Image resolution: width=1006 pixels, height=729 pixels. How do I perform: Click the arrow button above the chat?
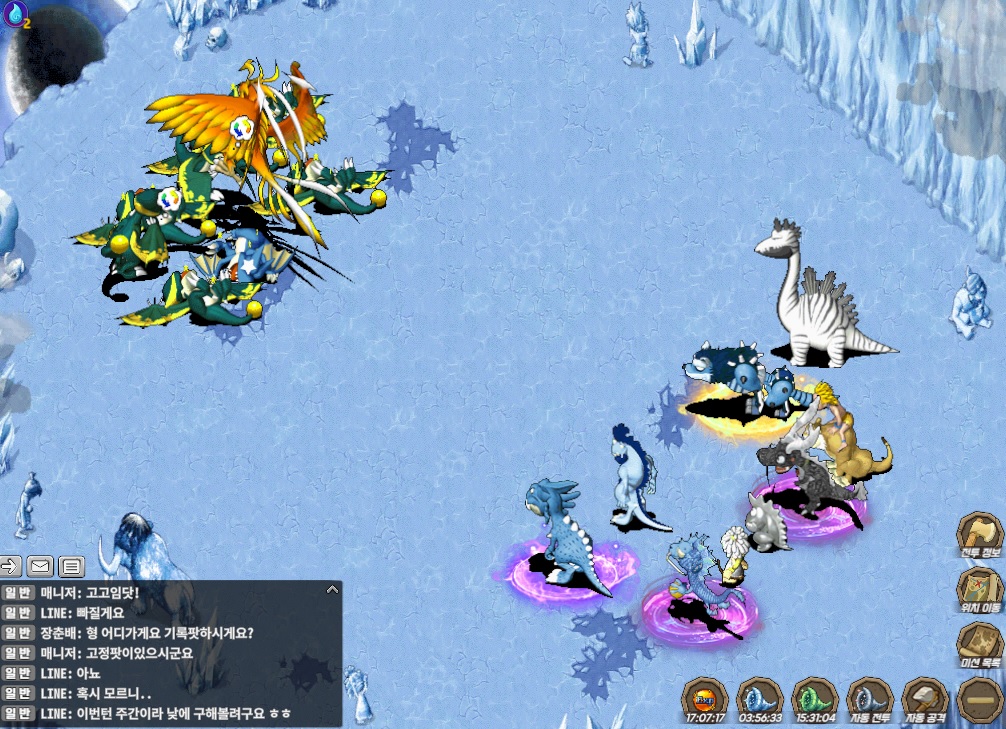point(10,567)
